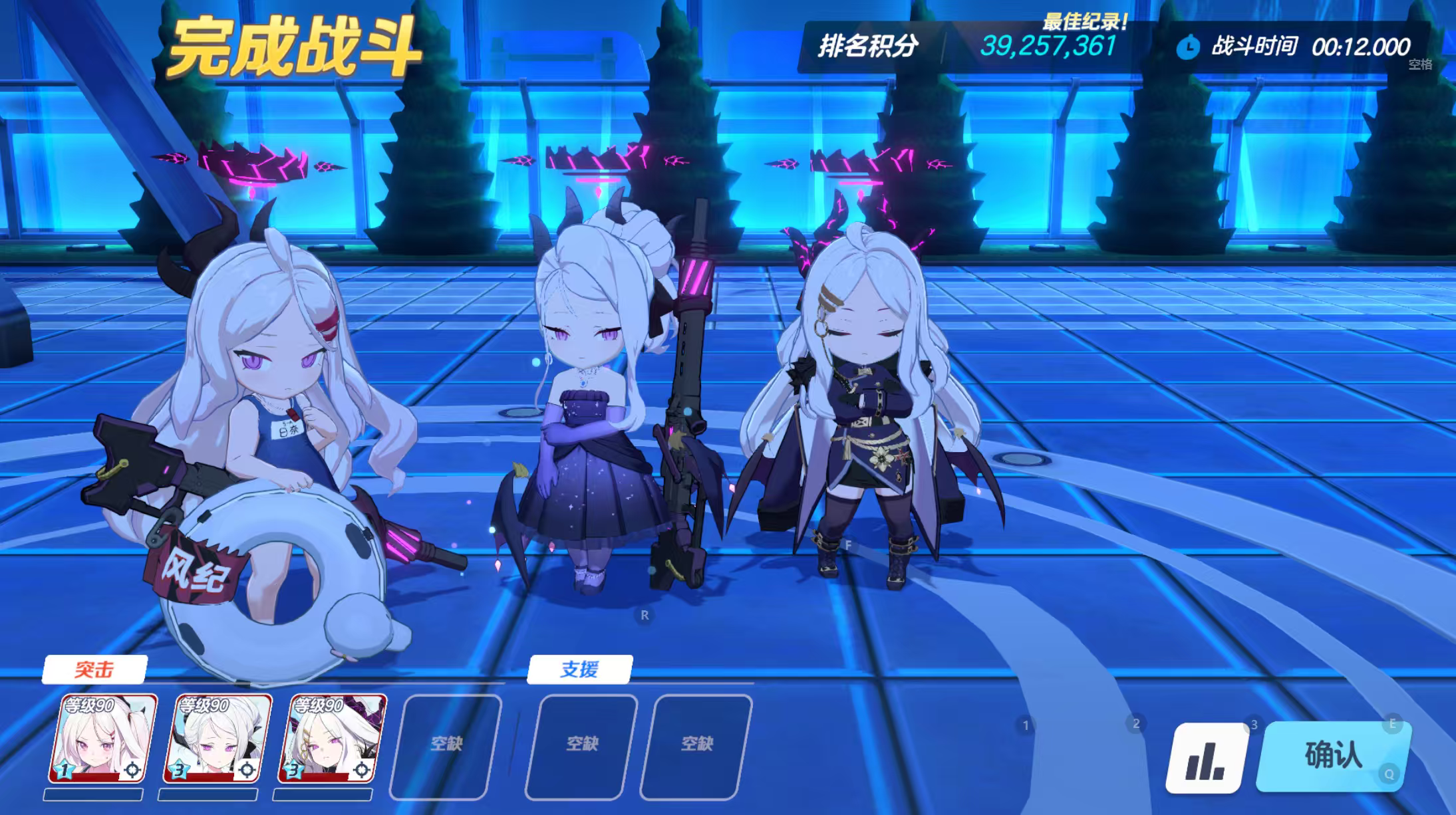The height and width of the screenshot is (815, 1456).
Task: Switch to the 突击 squad tab
Action: point(94,670)
